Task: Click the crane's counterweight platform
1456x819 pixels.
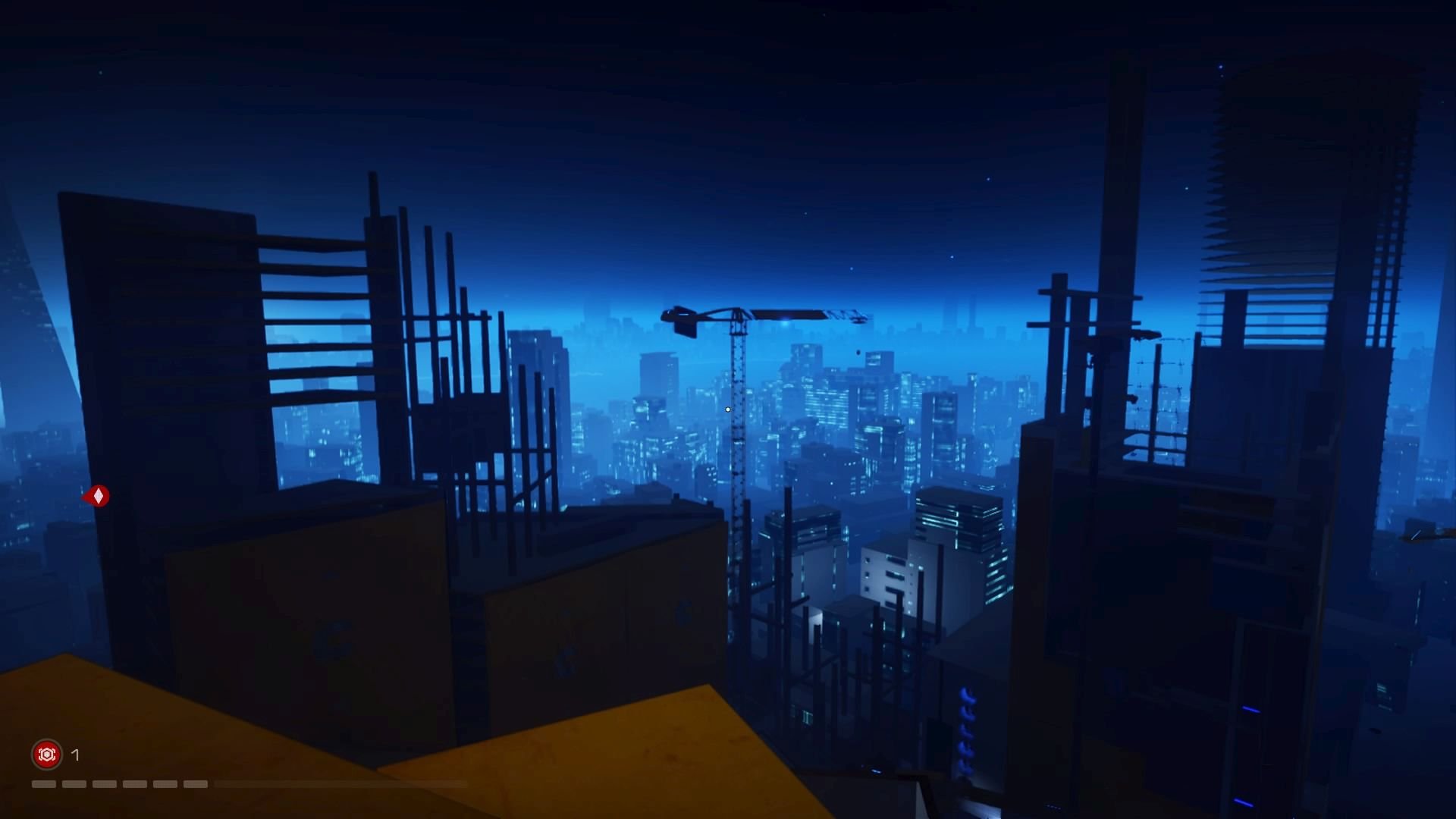Action: pos(683,328)
